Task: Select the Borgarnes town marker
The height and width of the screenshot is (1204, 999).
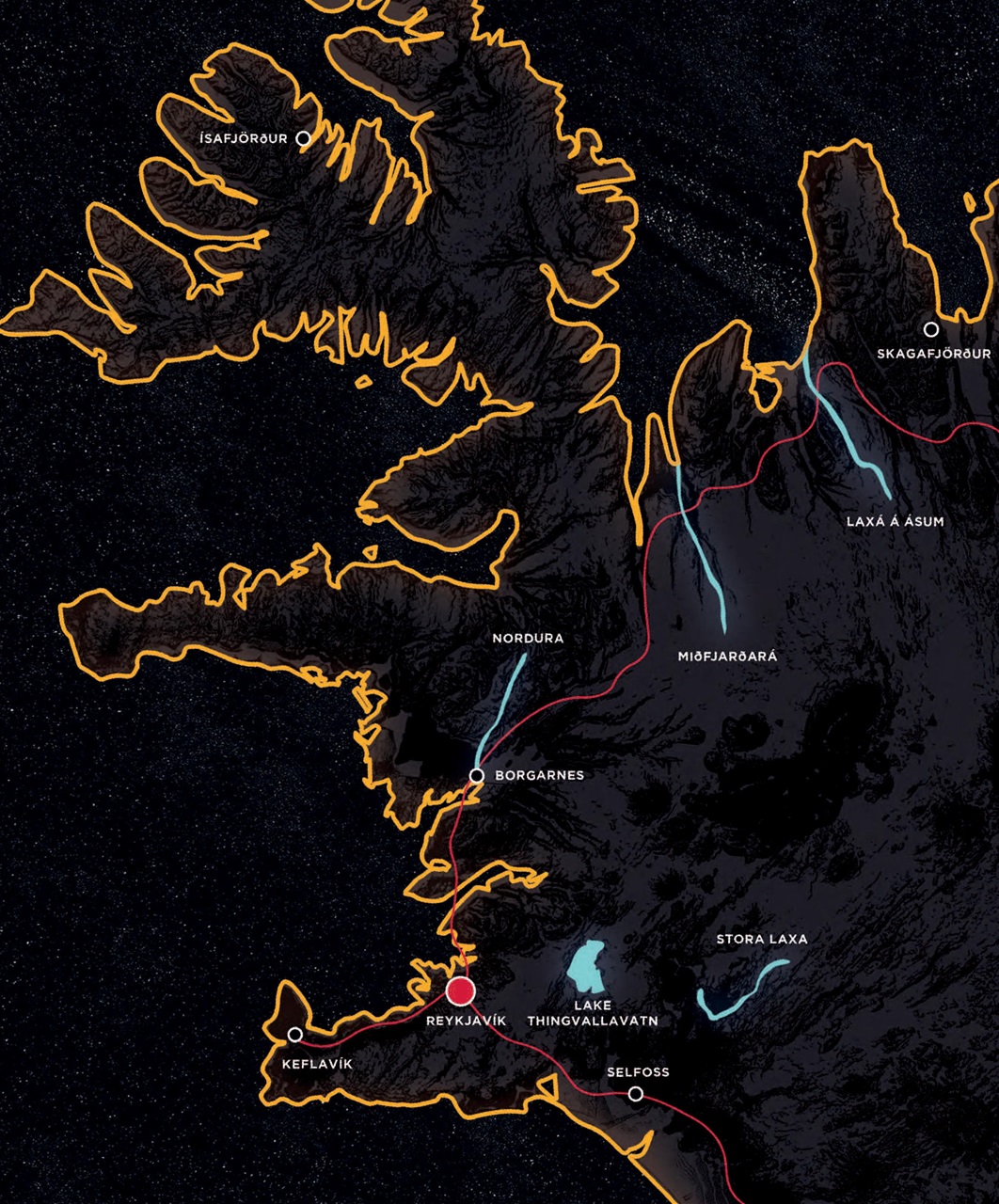Action: (477, 776)
